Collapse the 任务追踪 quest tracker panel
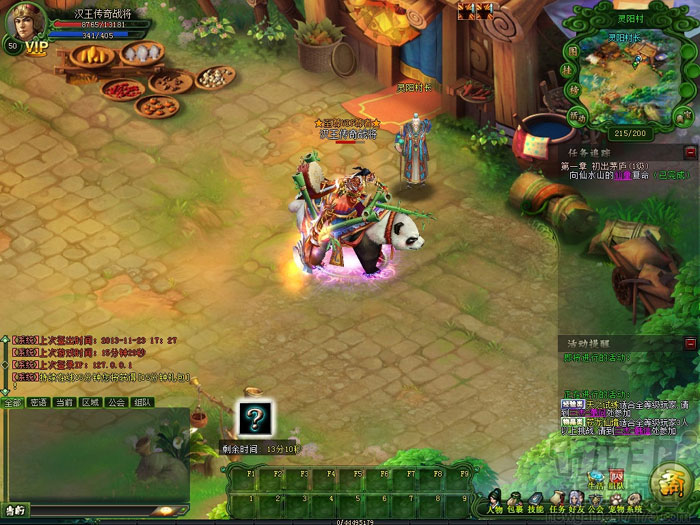This screenshot has width=700, height=525. coord(690,152)
